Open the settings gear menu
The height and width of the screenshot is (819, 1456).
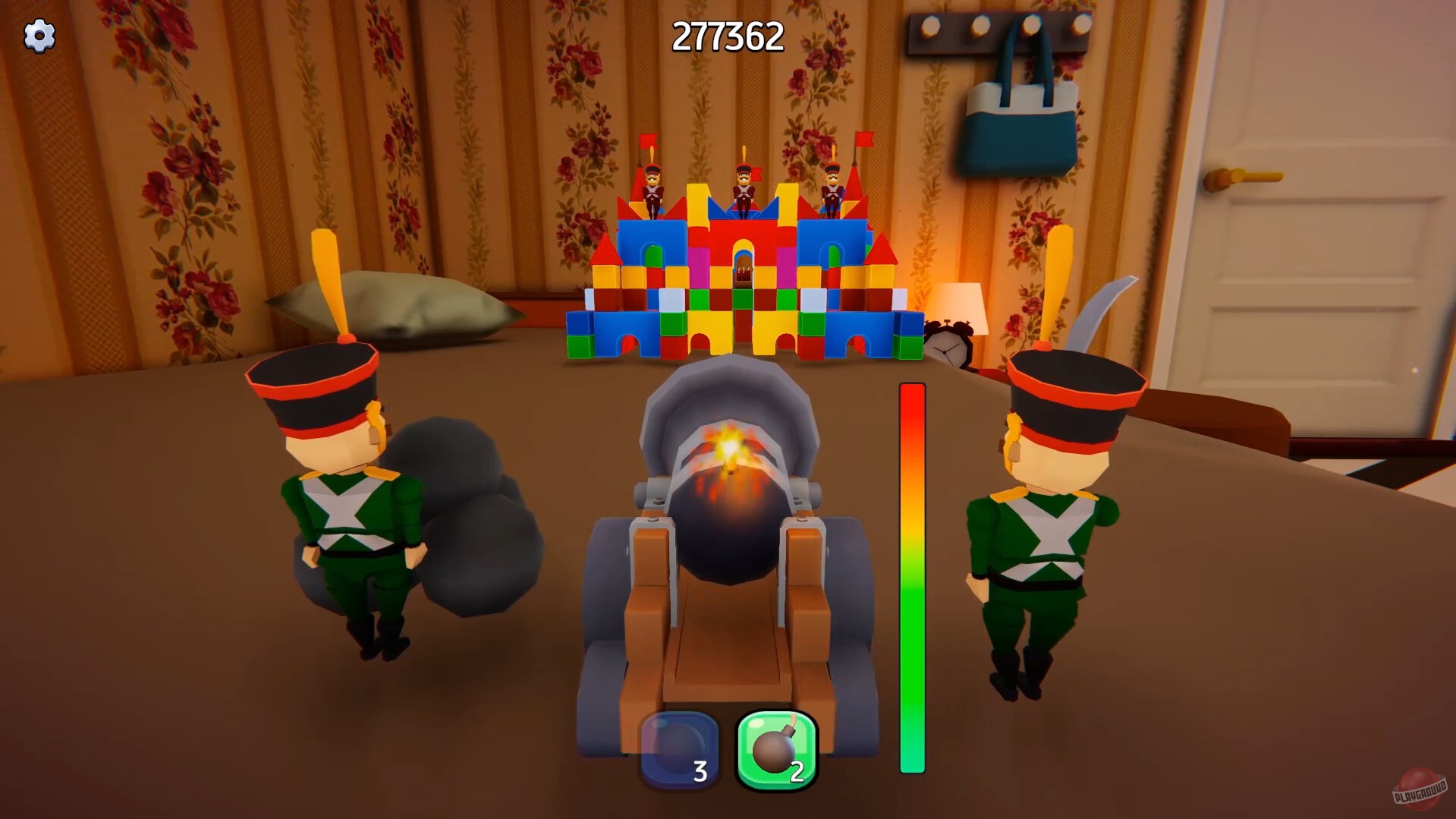pyautogui.click(x=40, y=35)
